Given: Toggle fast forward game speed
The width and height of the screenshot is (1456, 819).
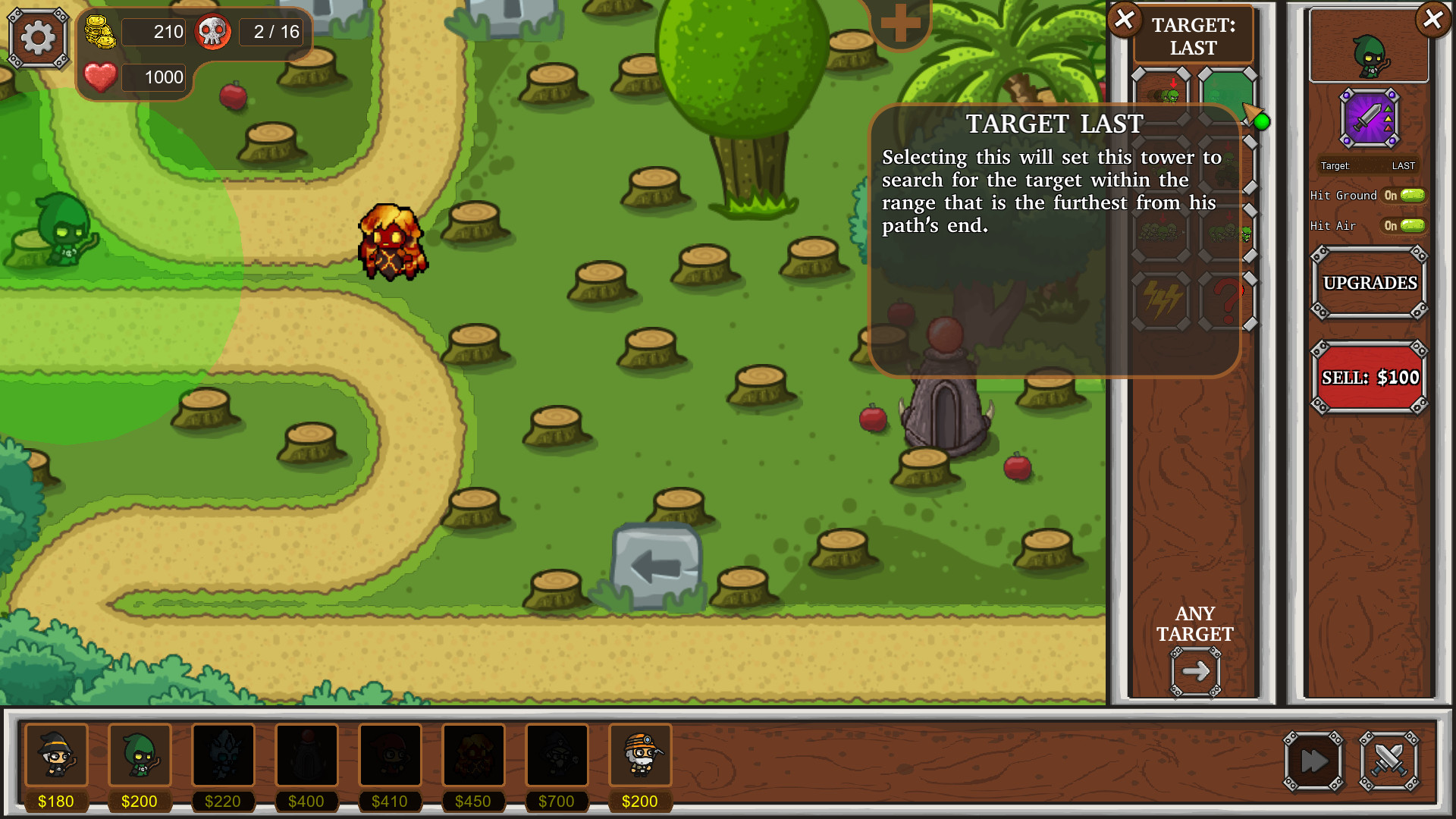Looking at the screenshot, I should coord(1313,761).
